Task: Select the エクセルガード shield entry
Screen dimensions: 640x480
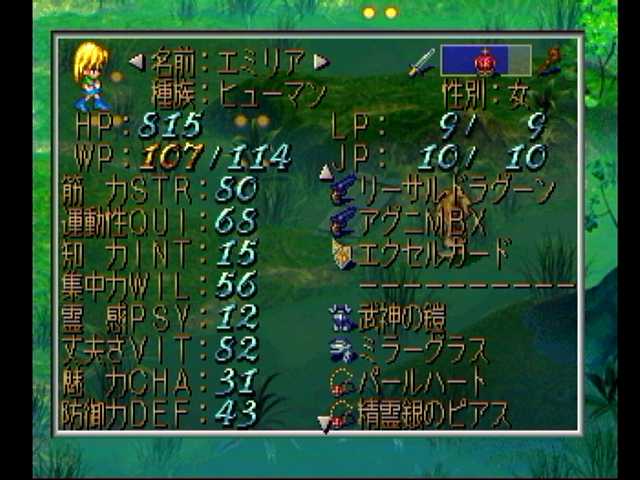Action: [434, 252]
